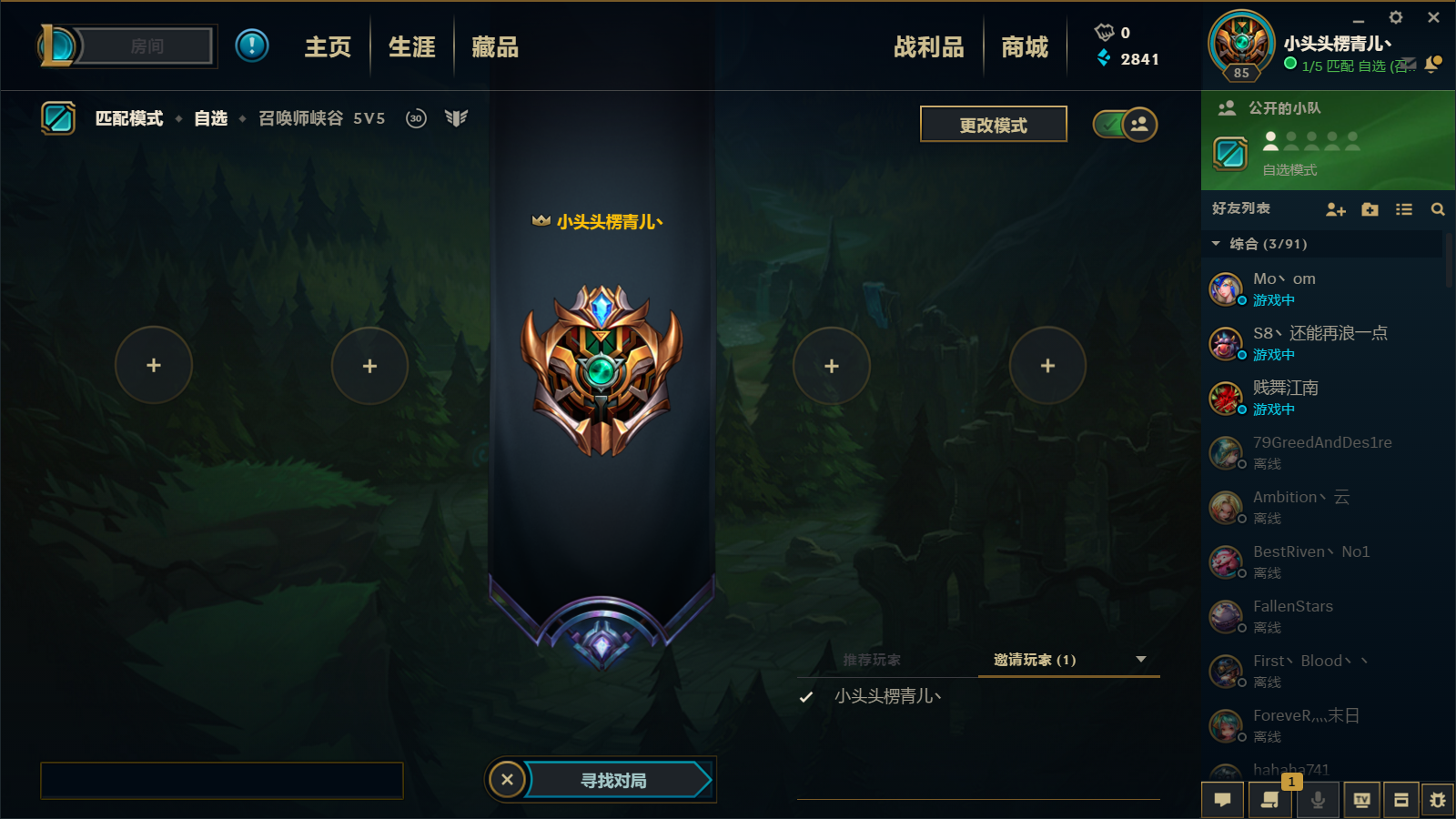The height and width of the screenshot is (819, 1456).
Task: Open the chat bubble icon in bottom toolbar
Action: (1224, 800)
